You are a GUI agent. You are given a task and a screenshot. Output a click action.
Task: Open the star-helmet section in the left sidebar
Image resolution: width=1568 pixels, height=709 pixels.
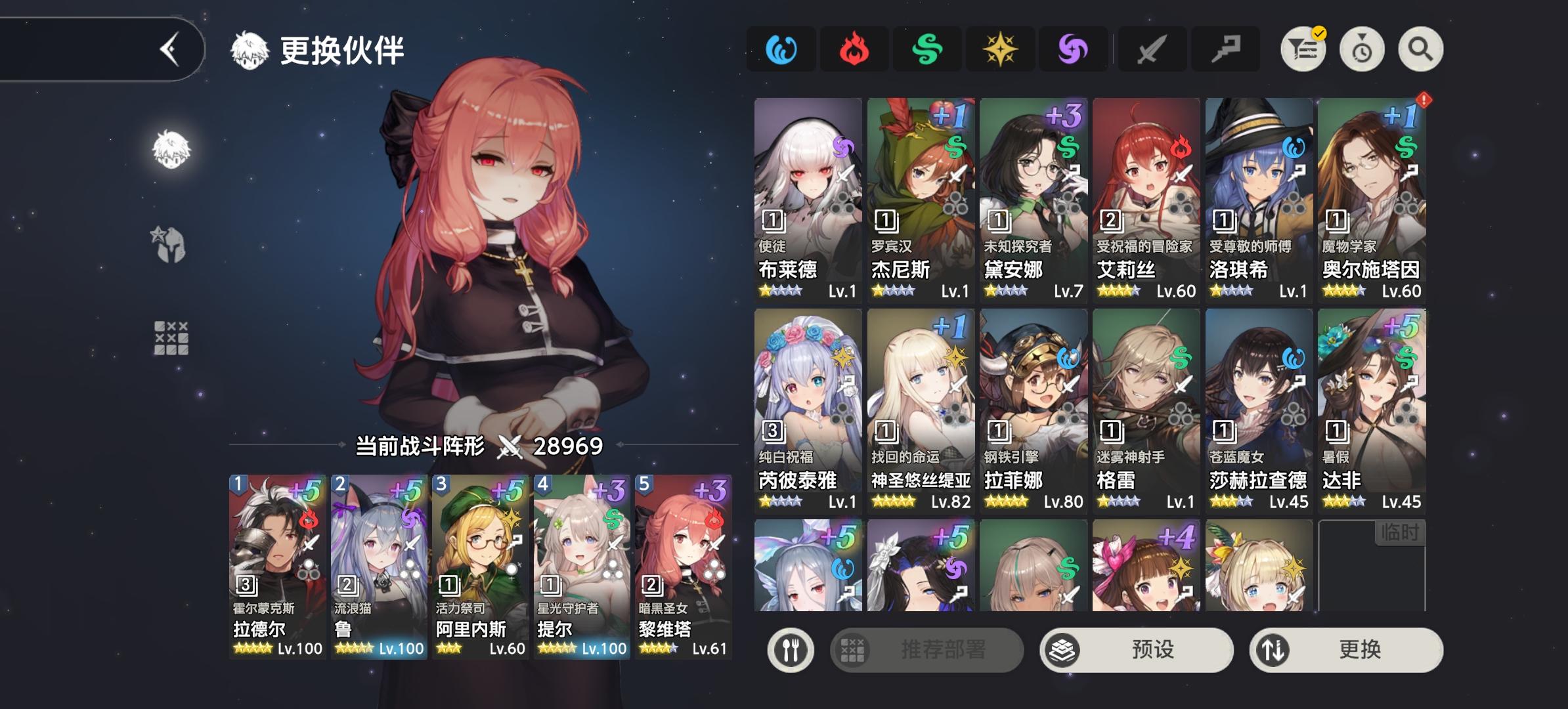(168, 246)
